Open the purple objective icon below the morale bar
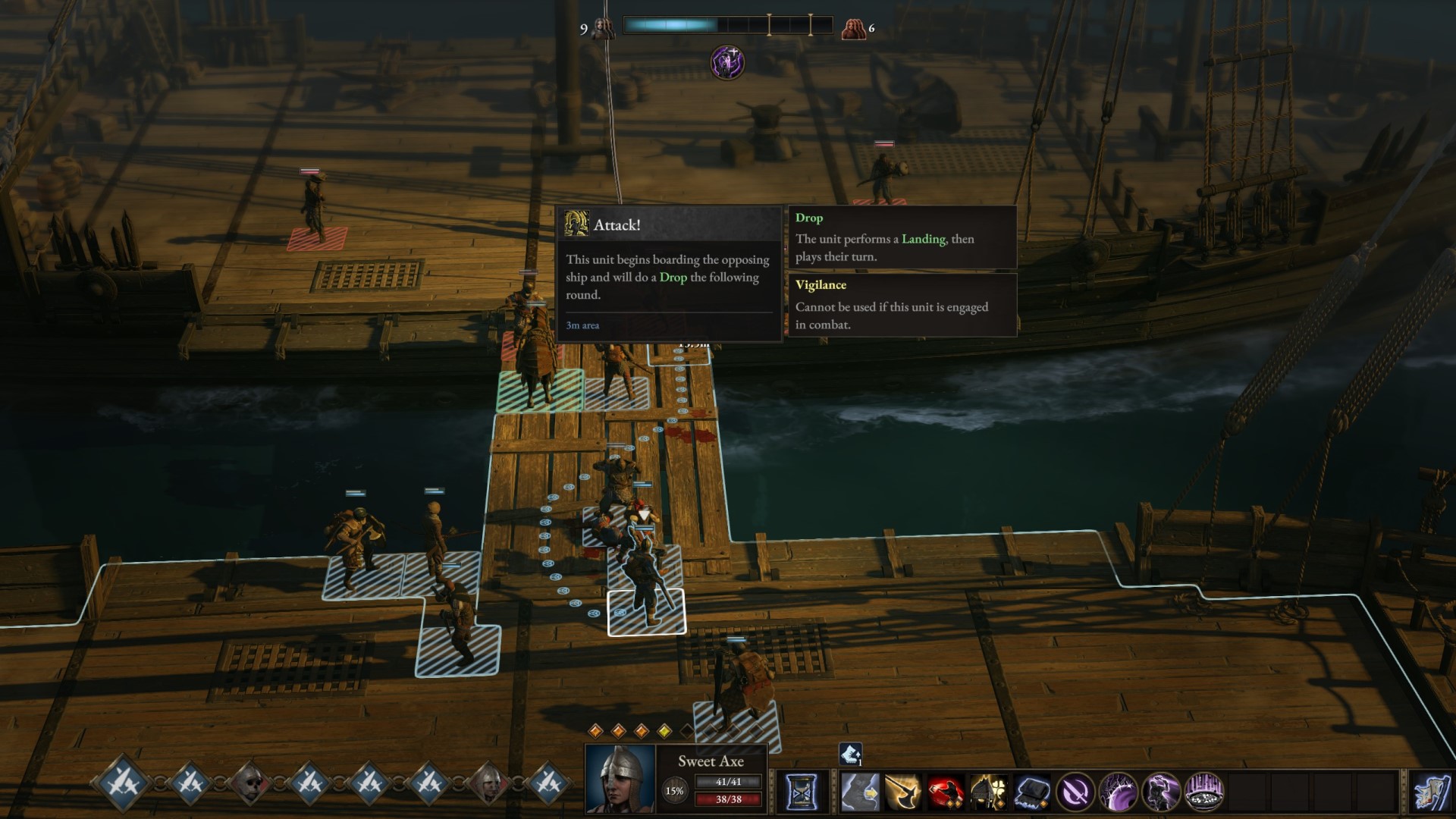 pyautogui.click(x=726, y=62)
